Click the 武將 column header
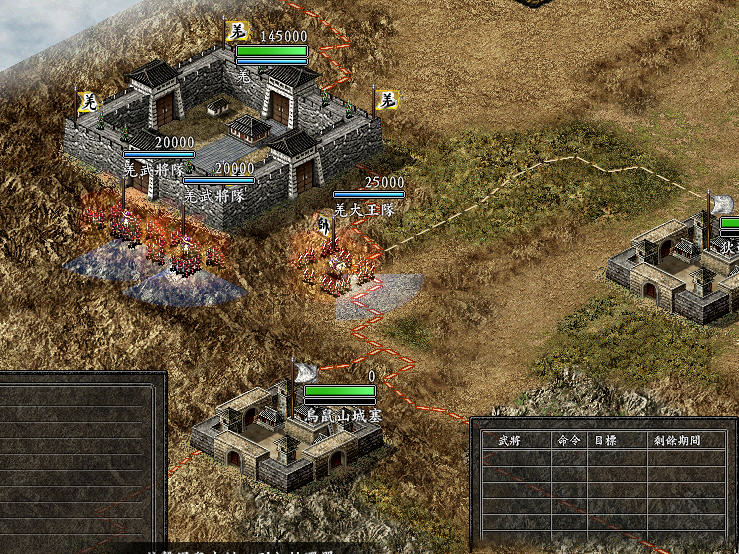The height and width of the screenshot is (554, 739). tap(497, 440)
